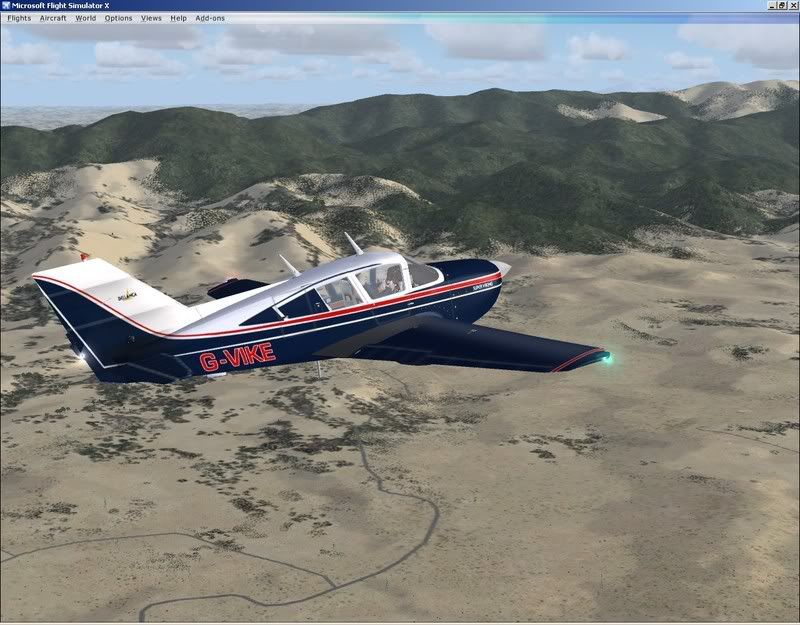This screenshot has height=625, width=800.
Task: Expand the Add-ons menu
Action: point(210,18)
